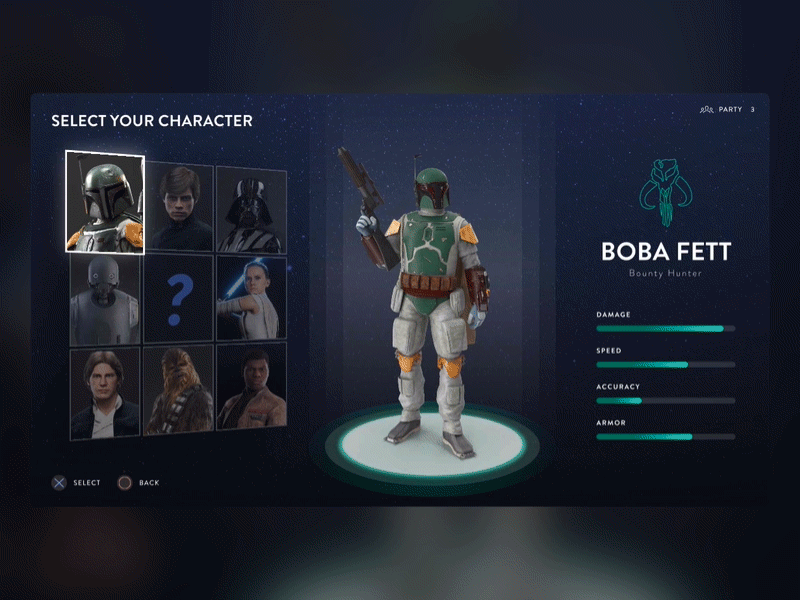Choose the question mark random character tile

pos(178,298)
